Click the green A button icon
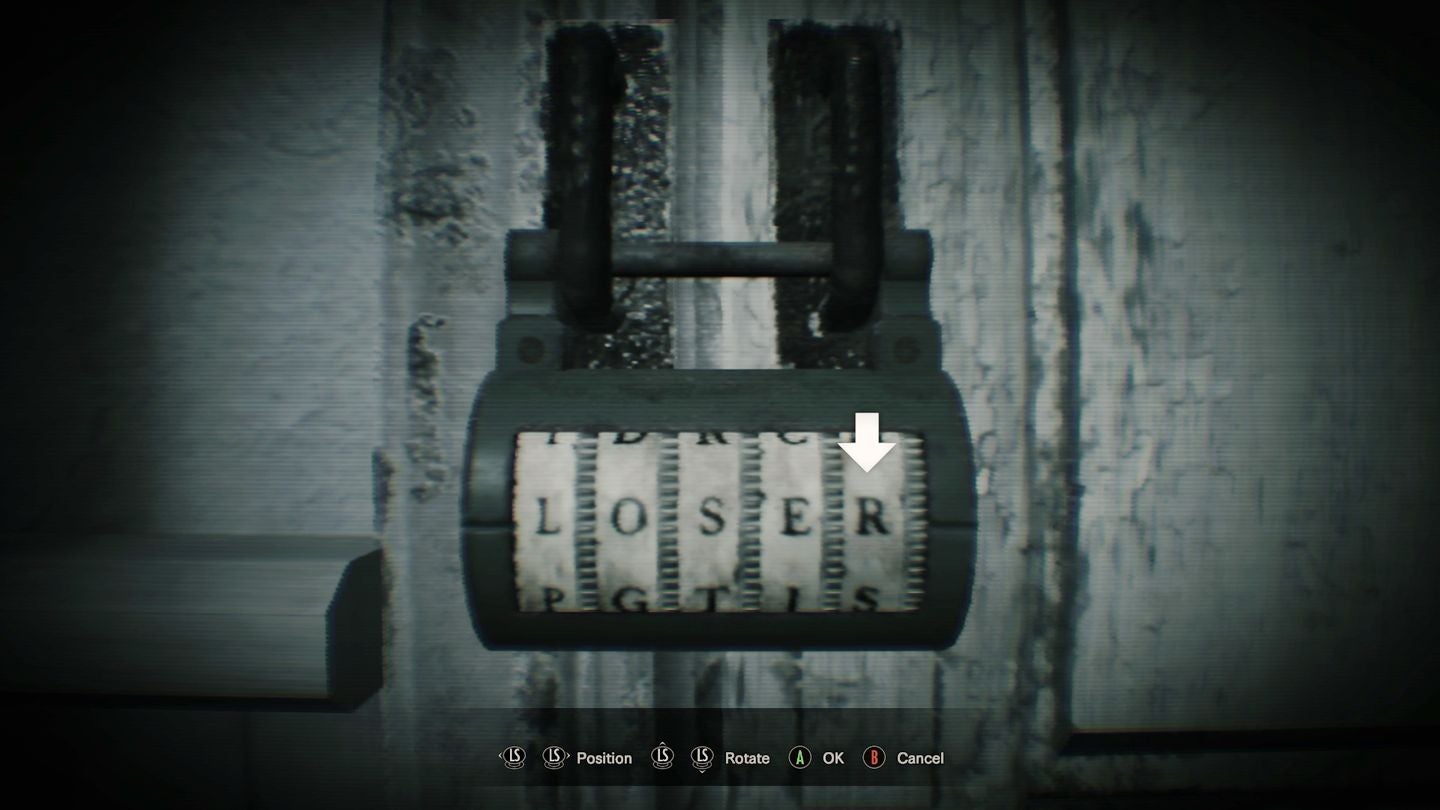The height and width of the screenshot is (810, 1440). pyautogui.click(x=800, y=758)
